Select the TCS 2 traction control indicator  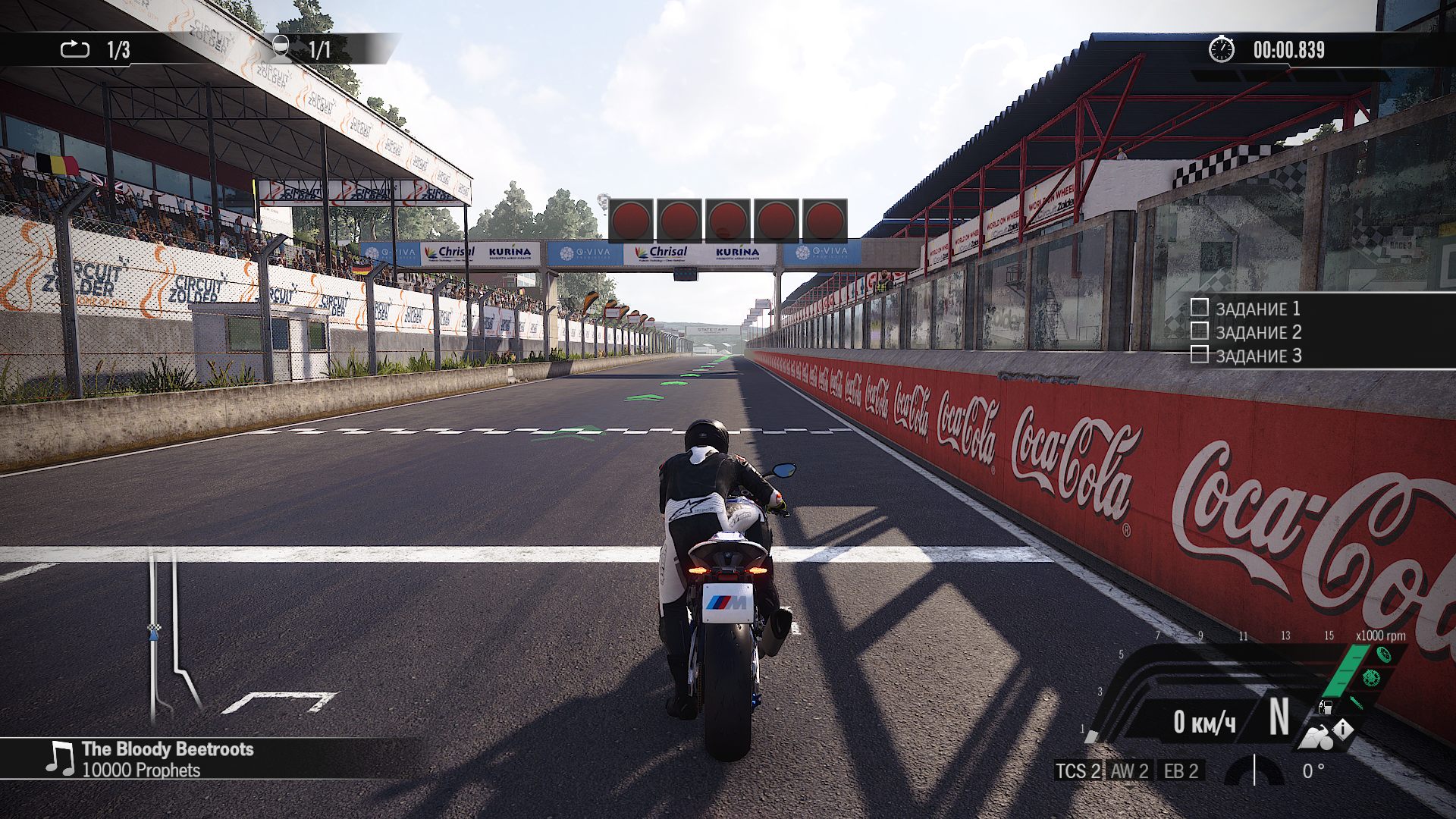pyautogui.click(x=1078, y=771)
